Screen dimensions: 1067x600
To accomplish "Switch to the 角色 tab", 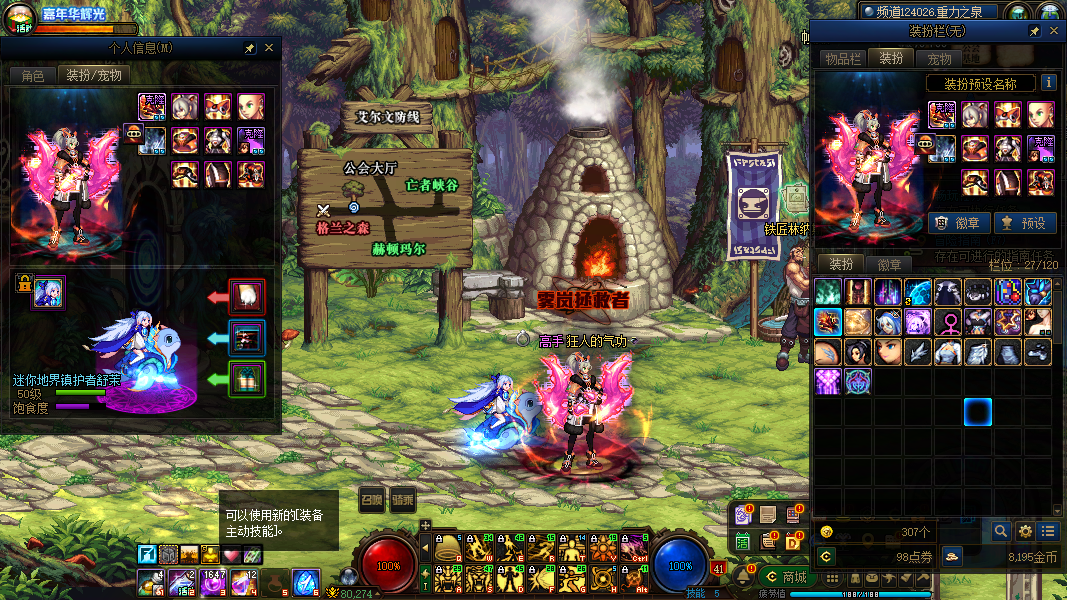I will (x=33, y=76).
